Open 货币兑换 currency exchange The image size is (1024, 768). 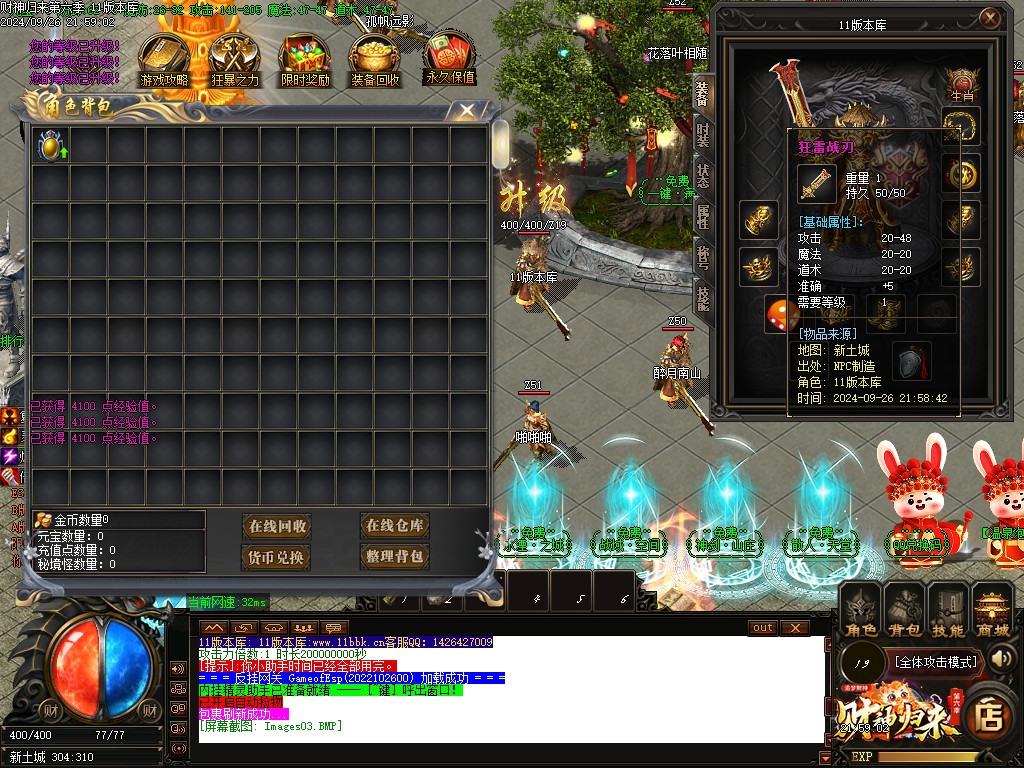pos(278,557)
